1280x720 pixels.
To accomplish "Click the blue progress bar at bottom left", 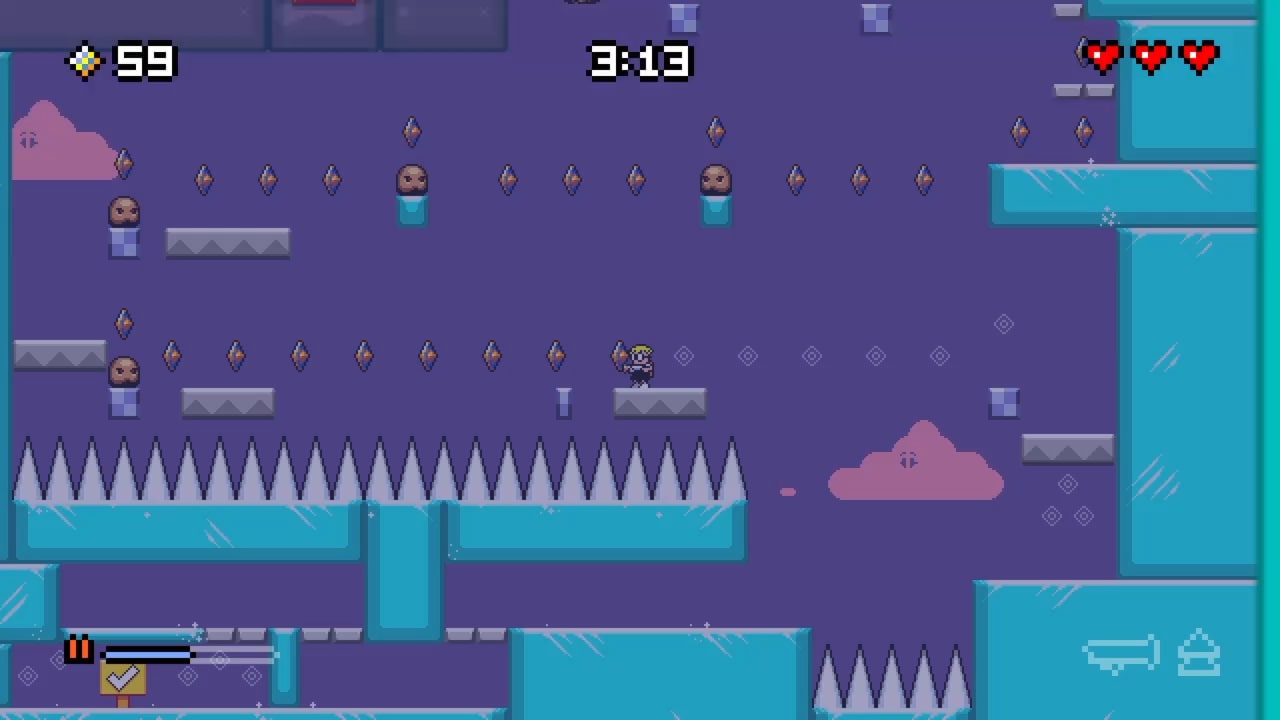I will pos(150,655).
